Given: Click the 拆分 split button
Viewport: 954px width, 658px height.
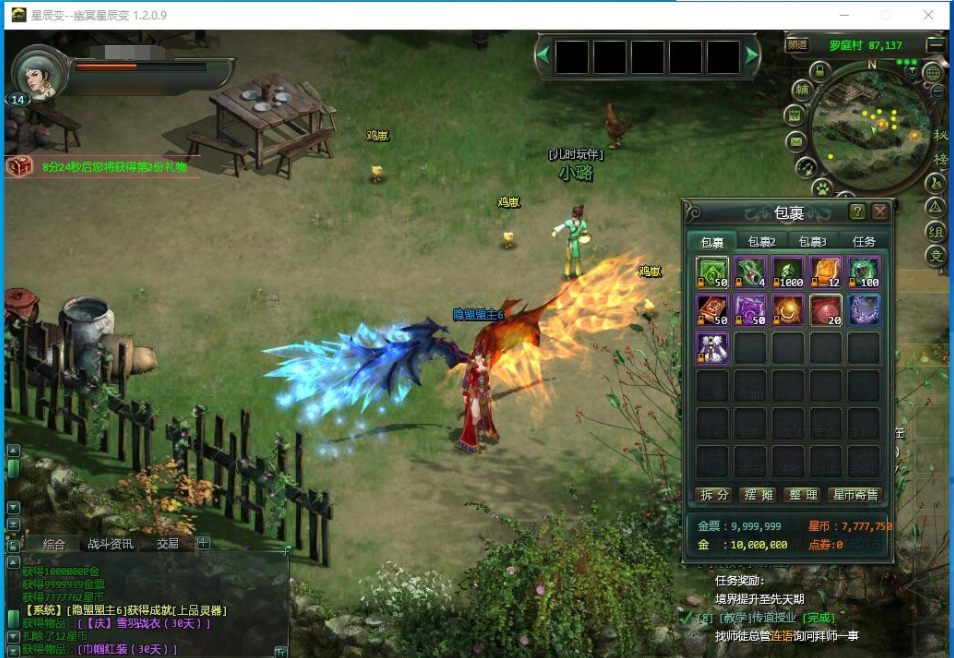Looking at the screenshot, I should click(x=715, y=495).
